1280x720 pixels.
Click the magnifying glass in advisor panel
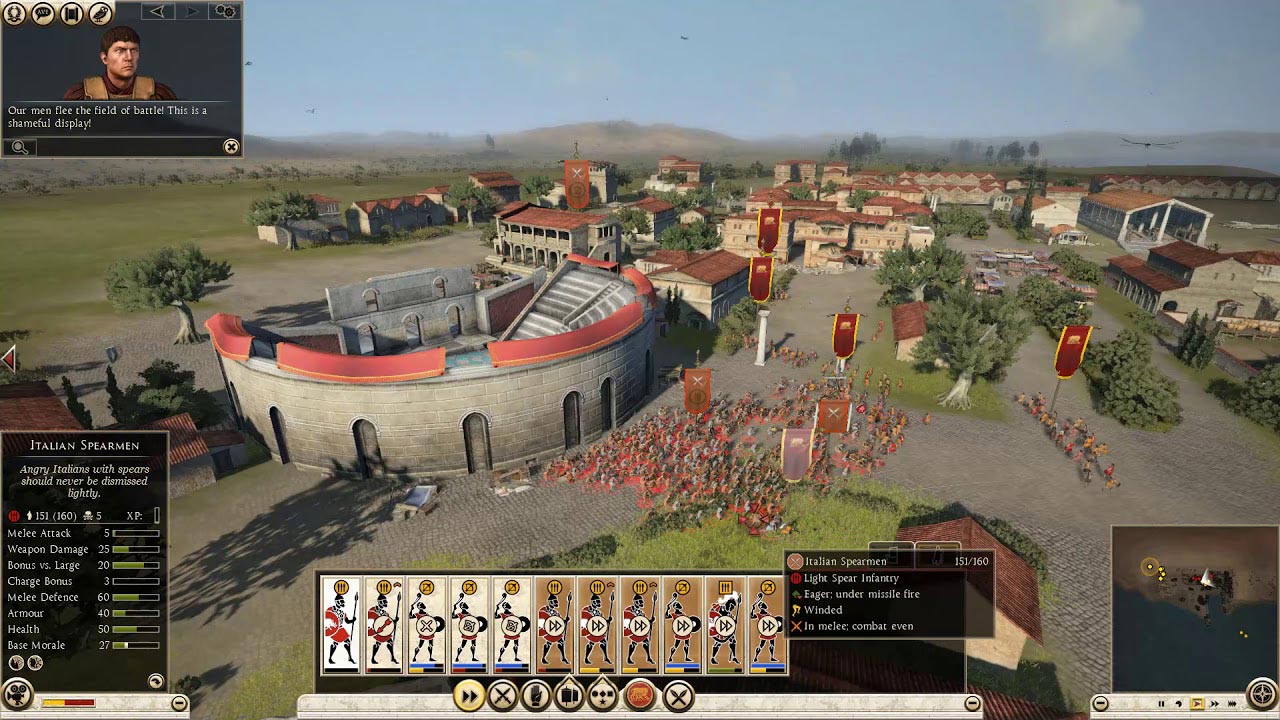tap(19, 147)
